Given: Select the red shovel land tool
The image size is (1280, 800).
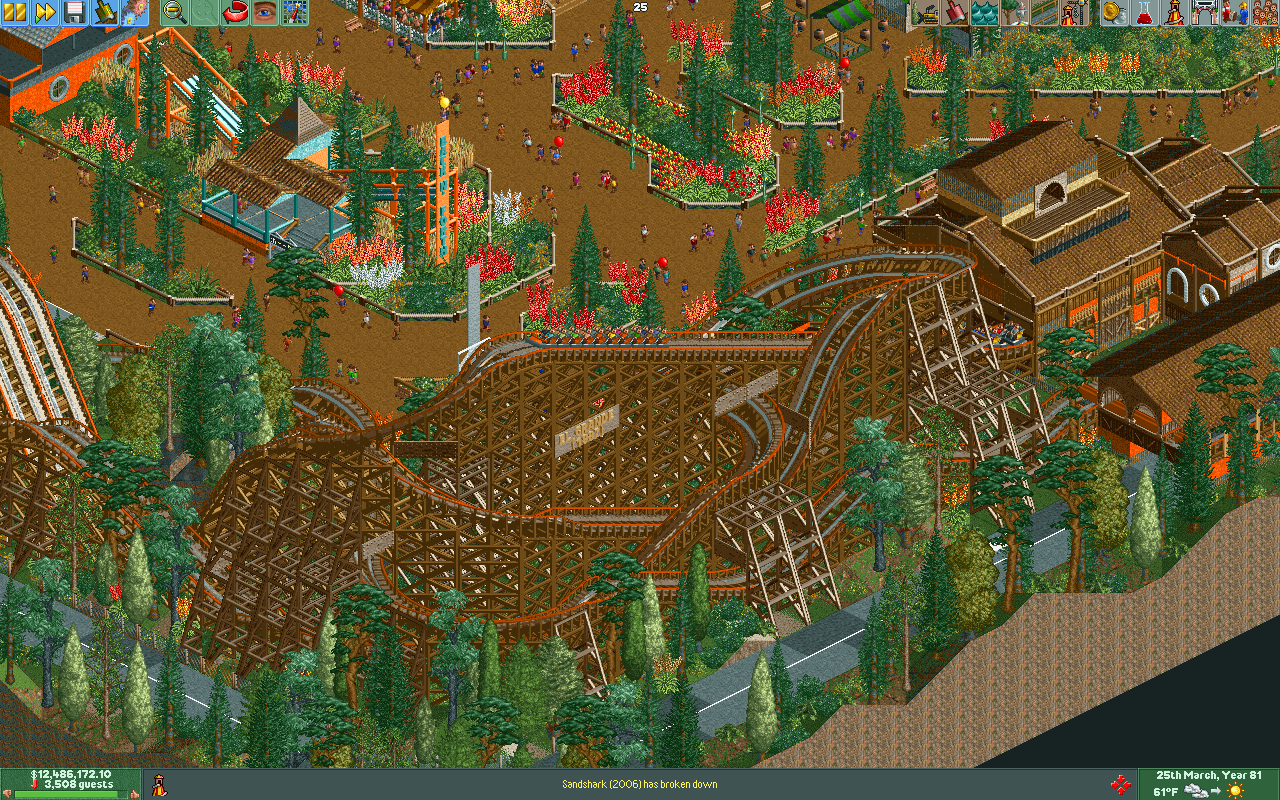Looking at the screenshot, I should 955,12.
